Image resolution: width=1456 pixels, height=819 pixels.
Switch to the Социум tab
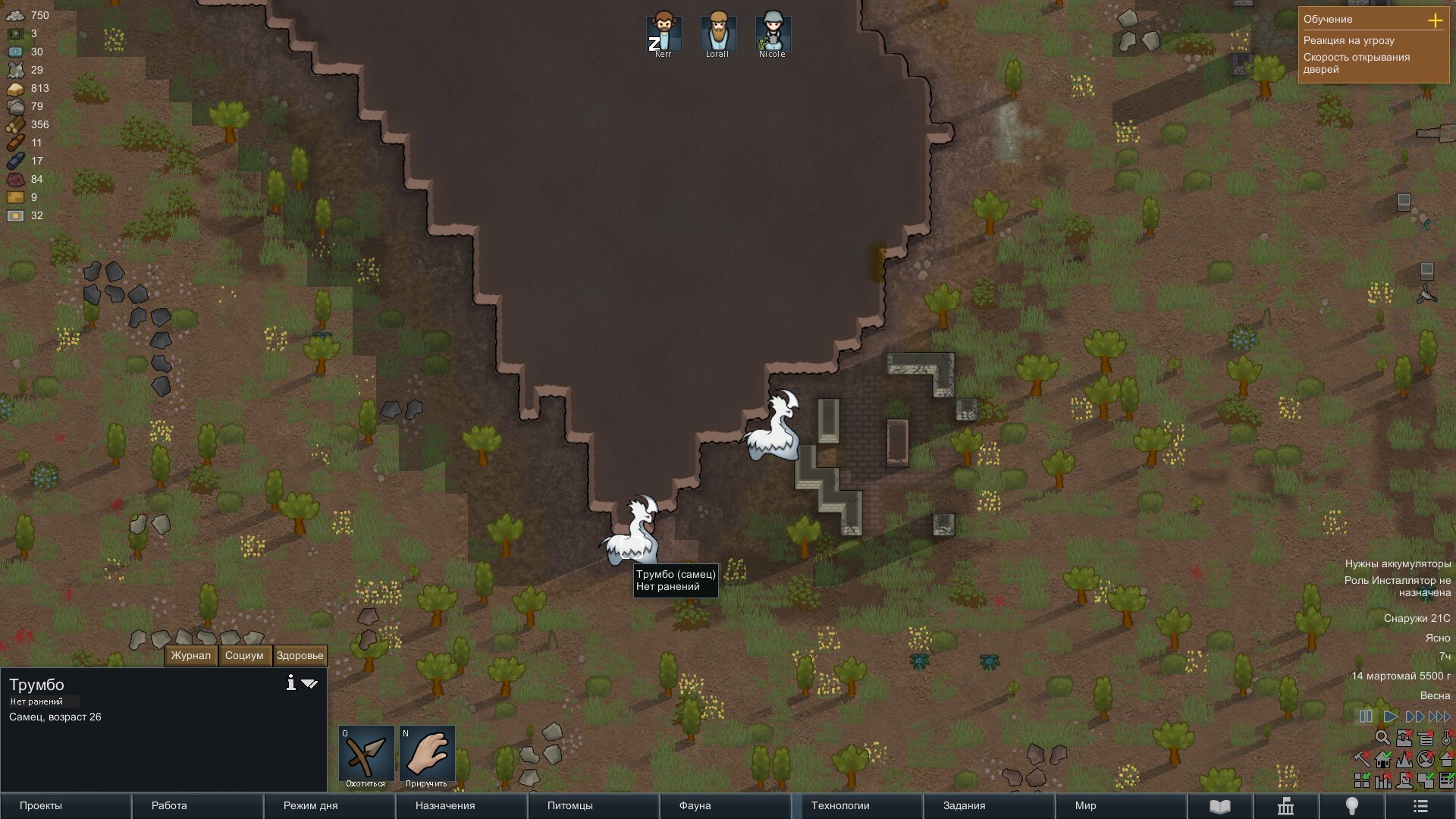pos(244,656)
